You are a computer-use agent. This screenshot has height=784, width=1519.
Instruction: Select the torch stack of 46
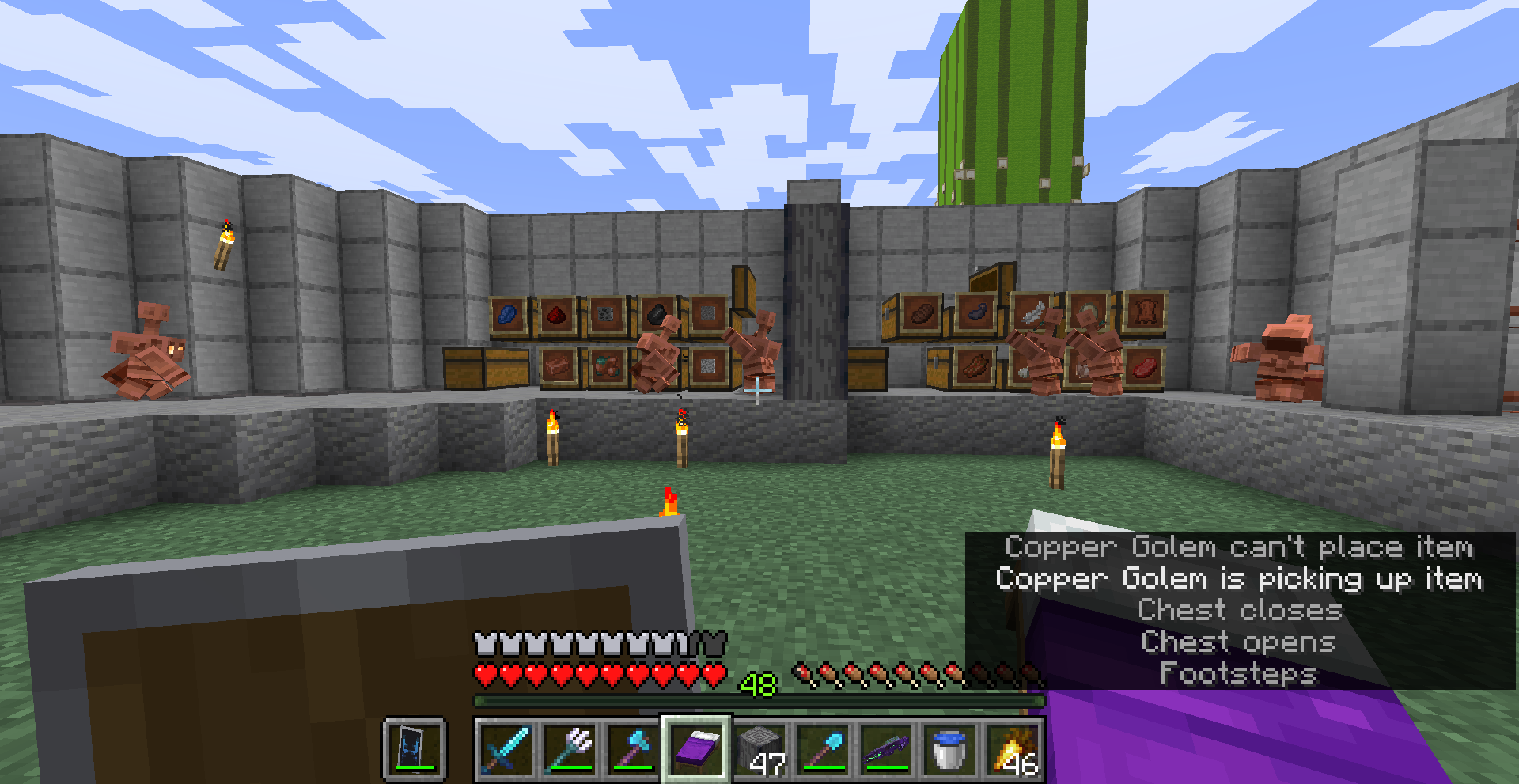click(x=1013, y=748)
